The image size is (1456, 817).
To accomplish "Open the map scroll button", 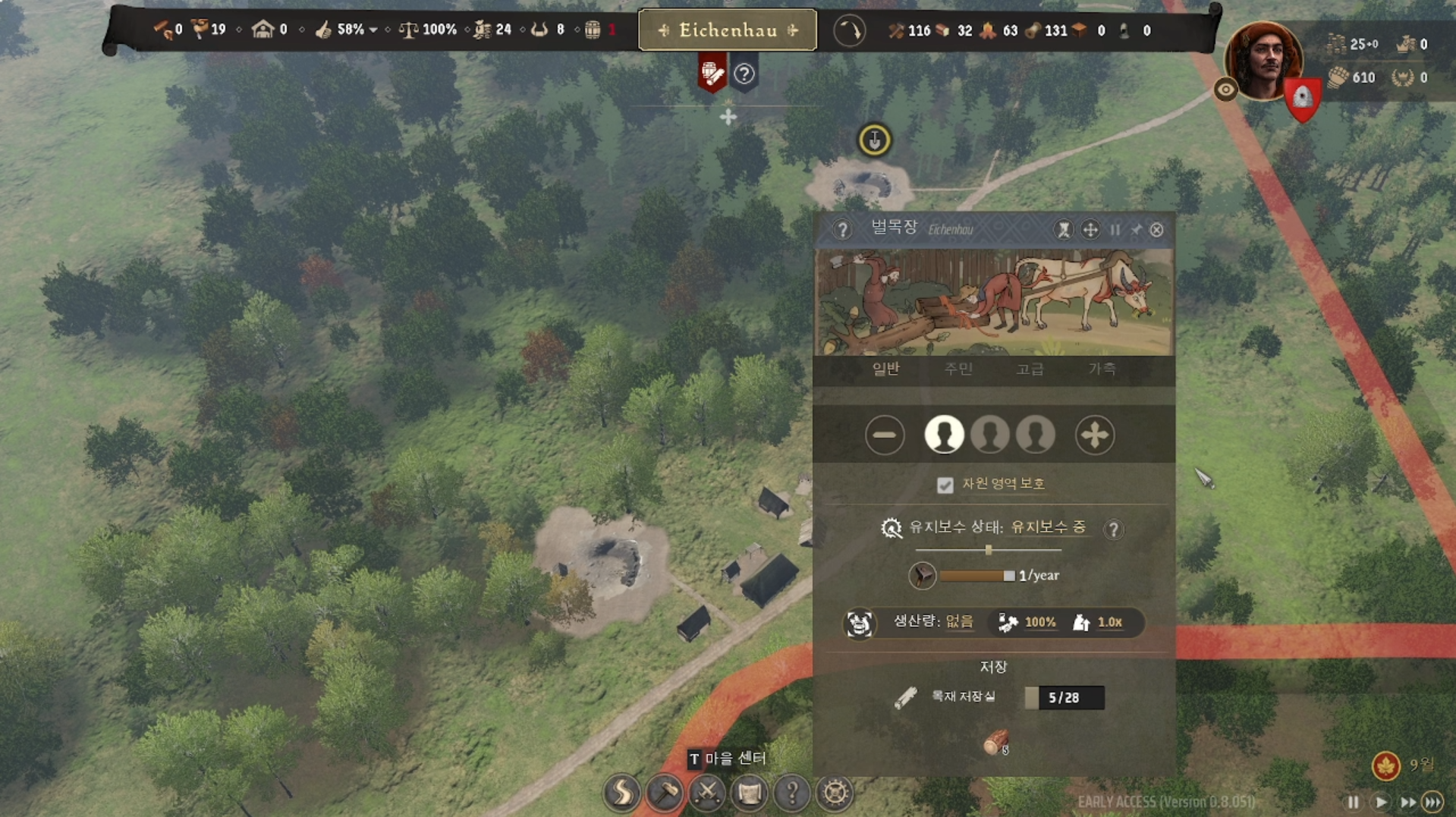I will pos(750,793).
